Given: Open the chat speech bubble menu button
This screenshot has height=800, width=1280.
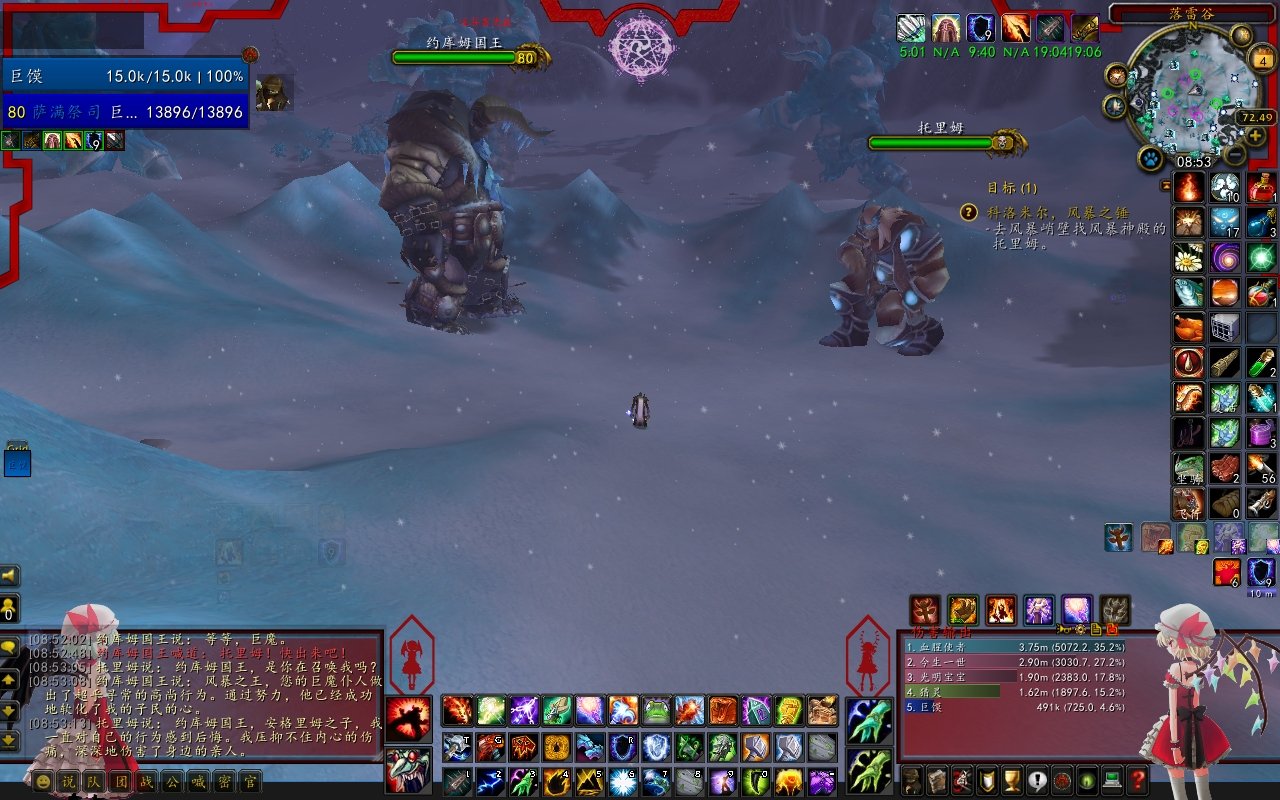Looking at the screenshot, I should coord(10,648).
